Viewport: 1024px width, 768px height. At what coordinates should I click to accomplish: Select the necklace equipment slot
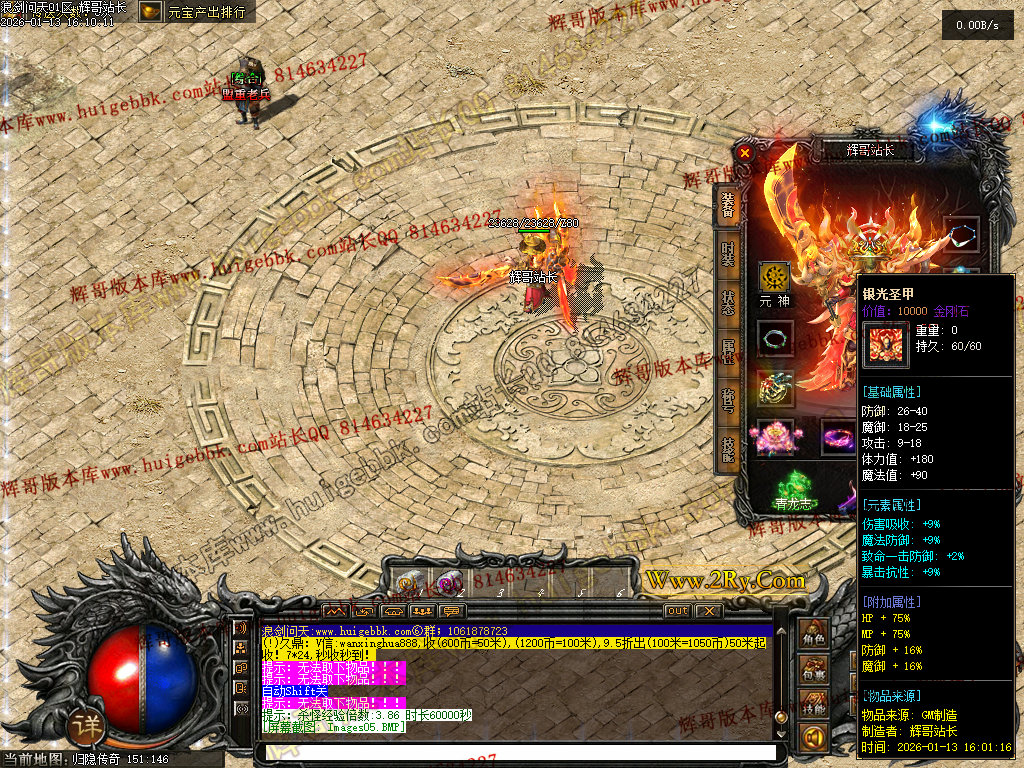tap(774, 338)
